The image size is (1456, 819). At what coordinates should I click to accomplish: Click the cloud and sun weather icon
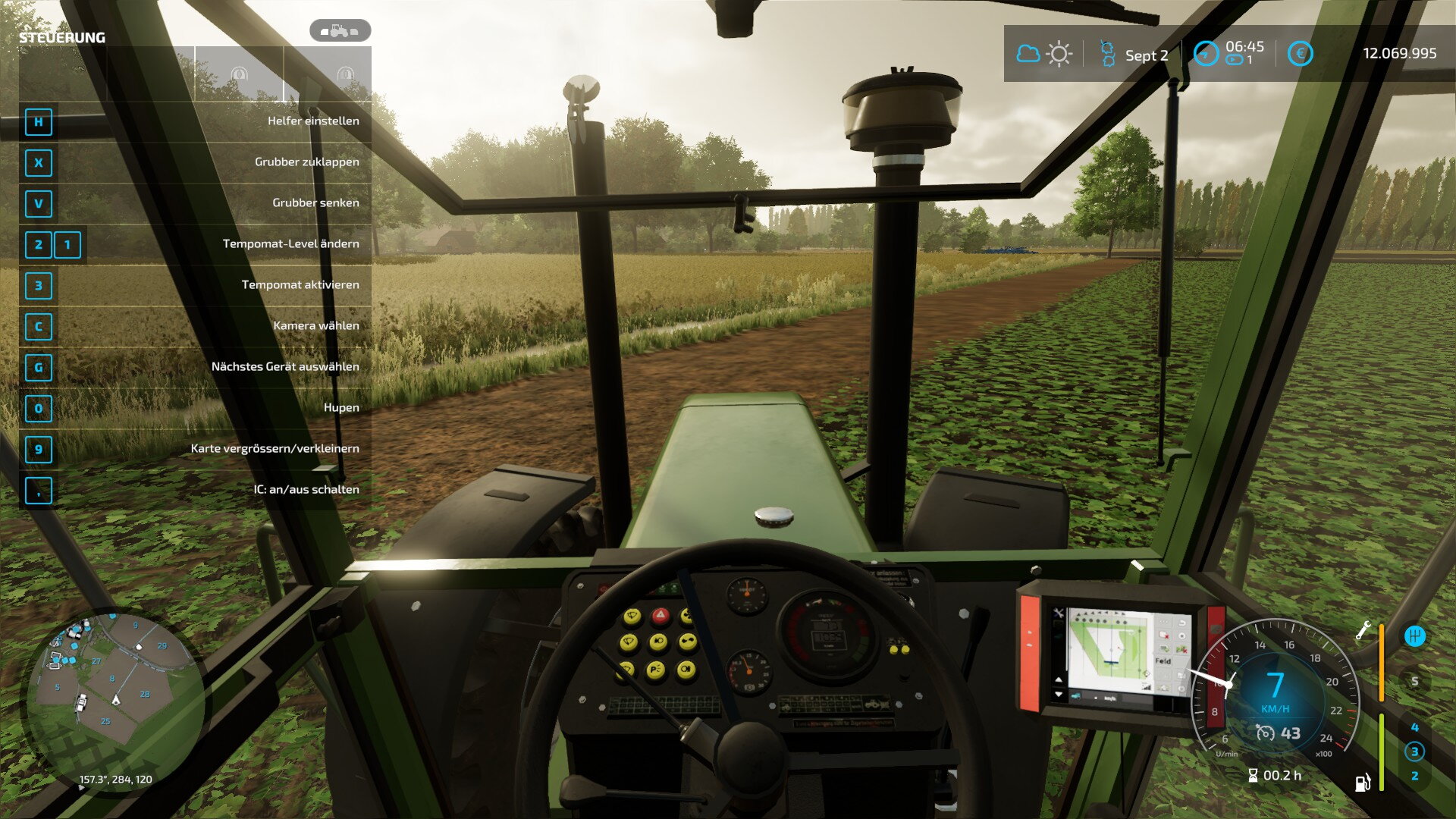pos(1043,54)
